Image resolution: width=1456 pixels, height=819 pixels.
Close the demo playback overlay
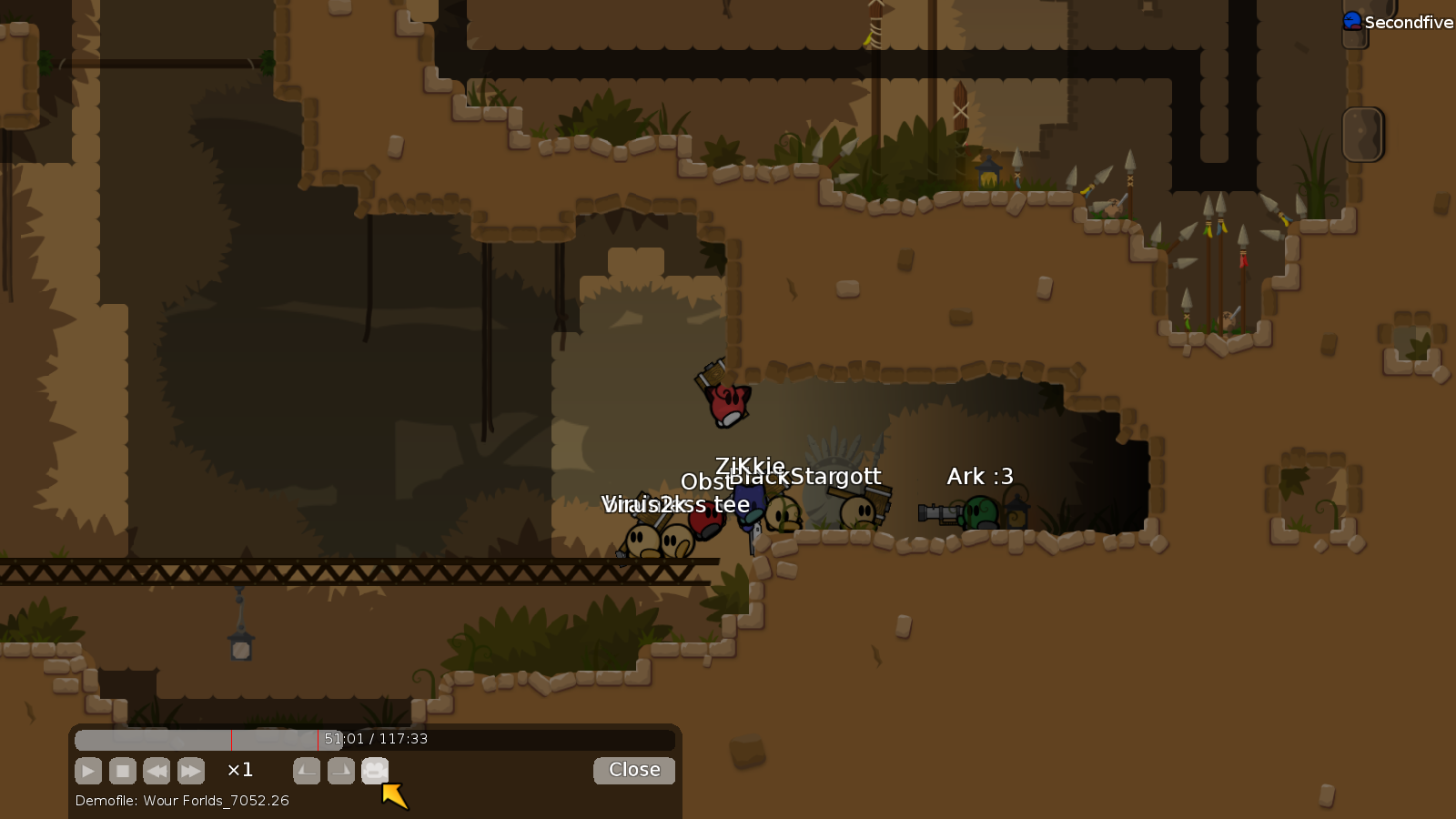click(633, 770)
